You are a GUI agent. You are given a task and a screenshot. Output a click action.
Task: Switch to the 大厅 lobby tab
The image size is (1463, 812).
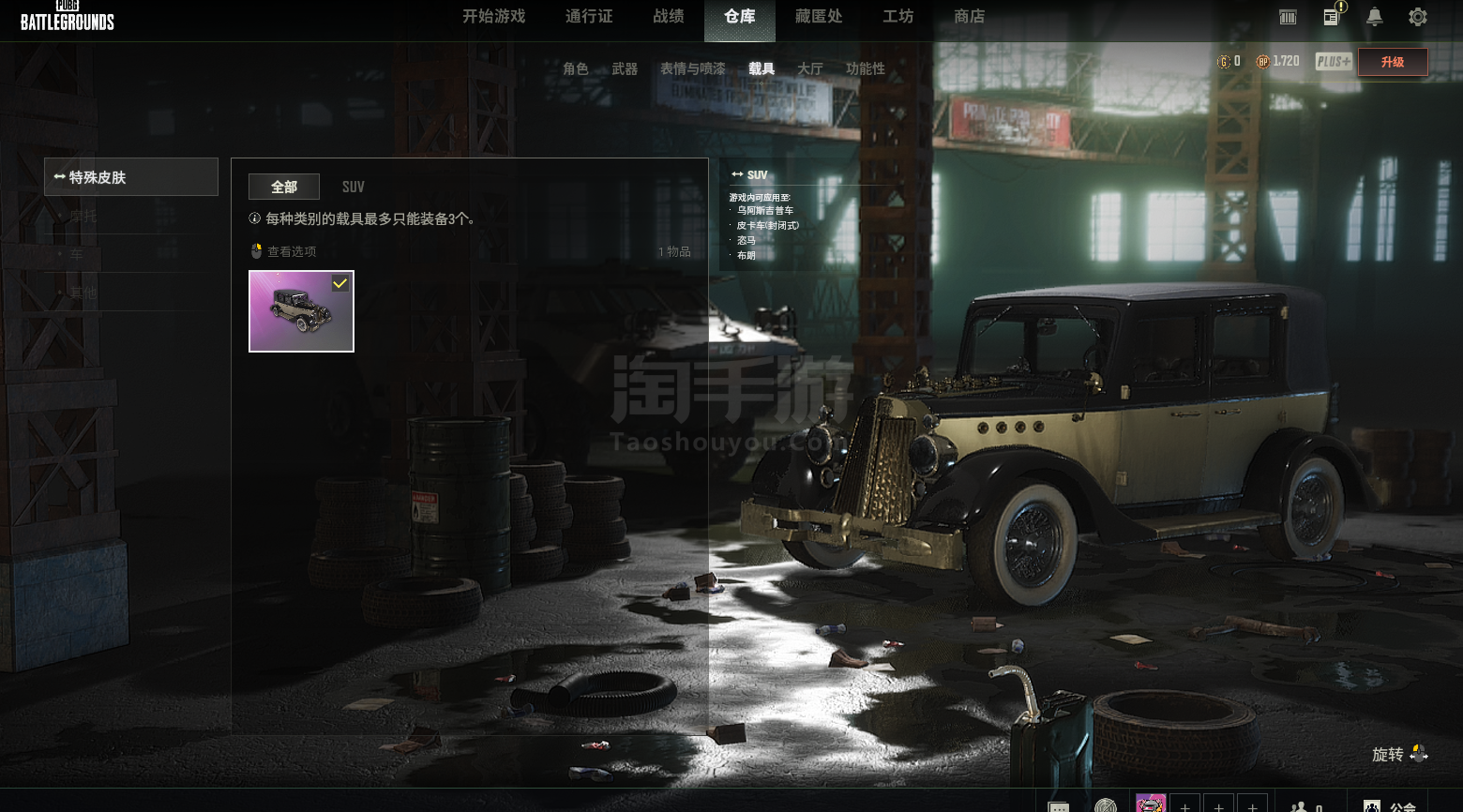(809, 68)
